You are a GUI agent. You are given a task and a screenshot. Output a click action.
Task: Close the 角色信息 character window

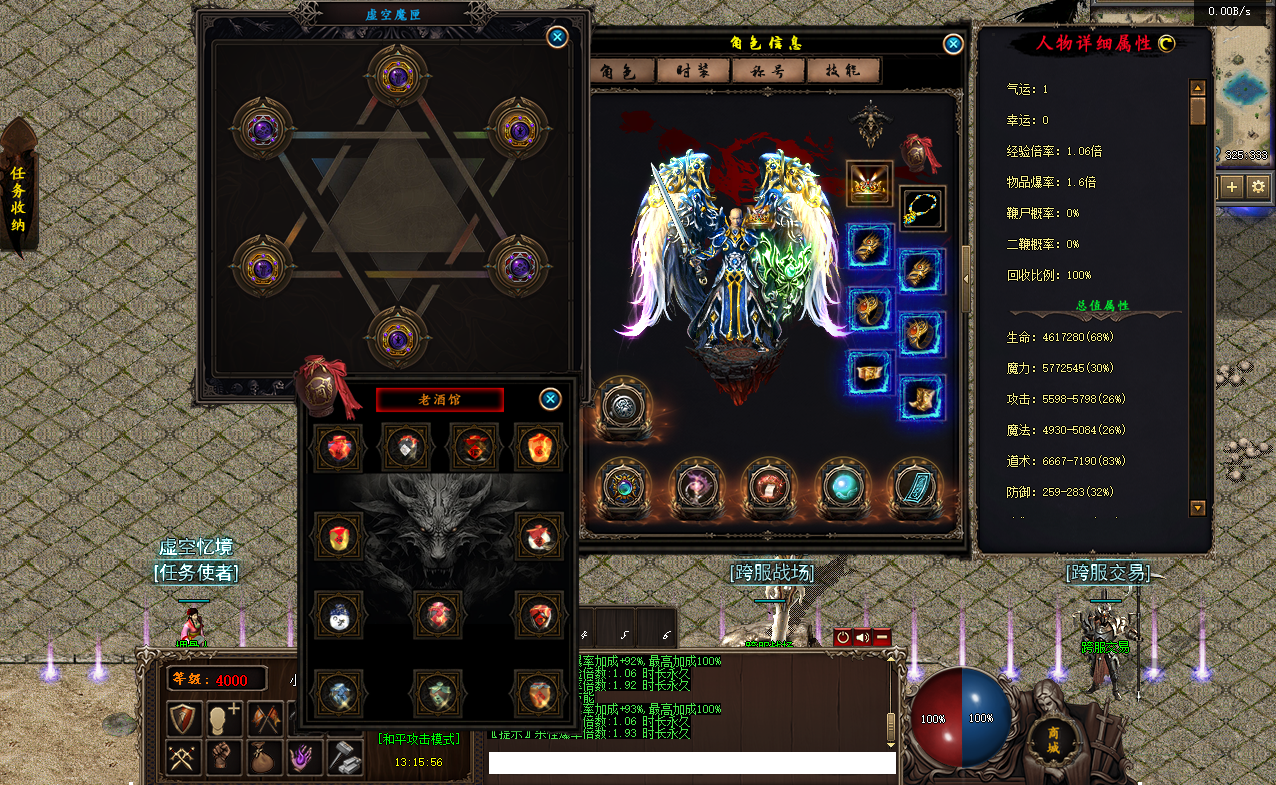954,44
